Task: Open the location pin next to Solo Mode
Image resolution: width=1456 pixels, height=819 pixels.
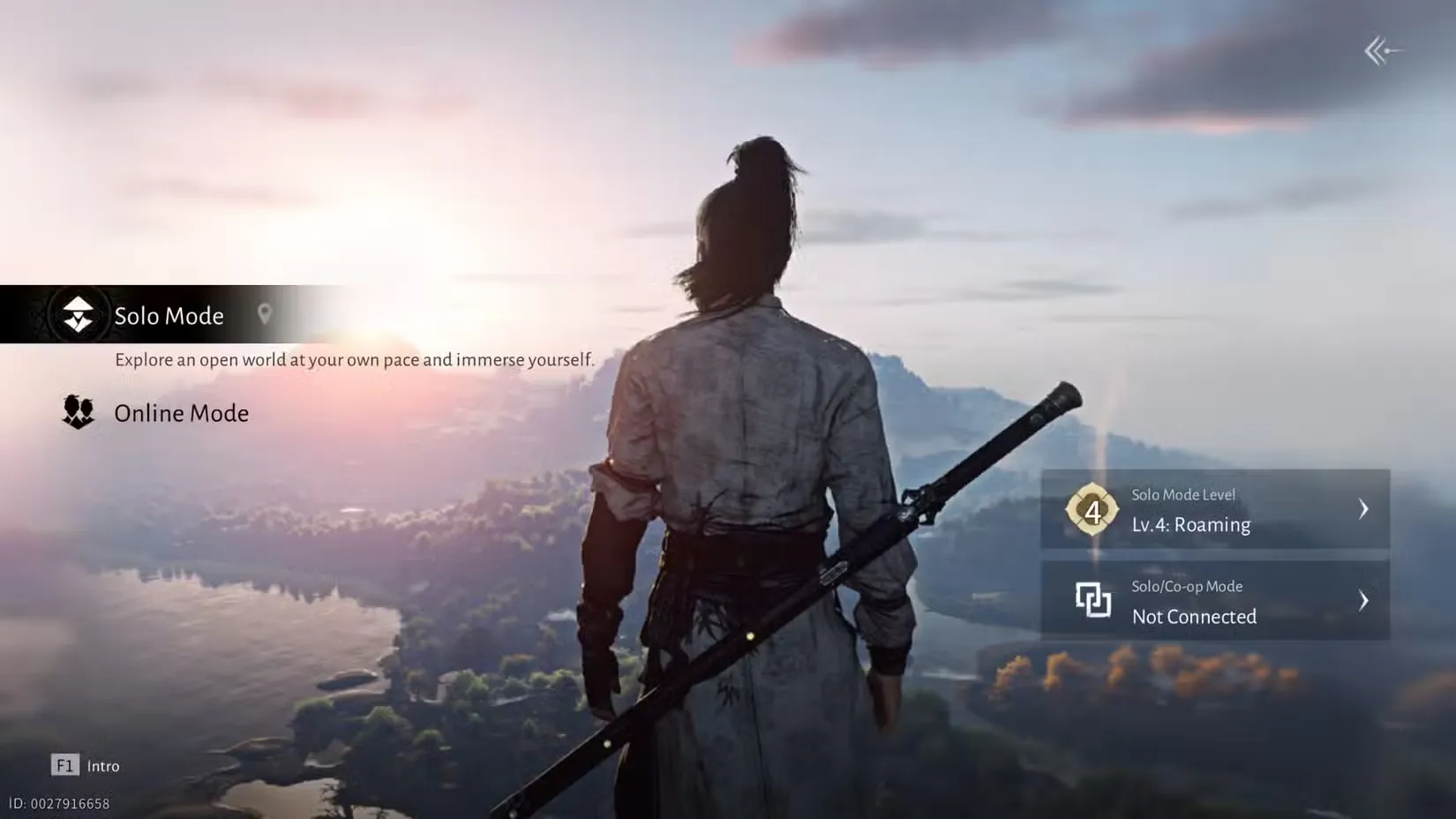Action: coord(266,314)
